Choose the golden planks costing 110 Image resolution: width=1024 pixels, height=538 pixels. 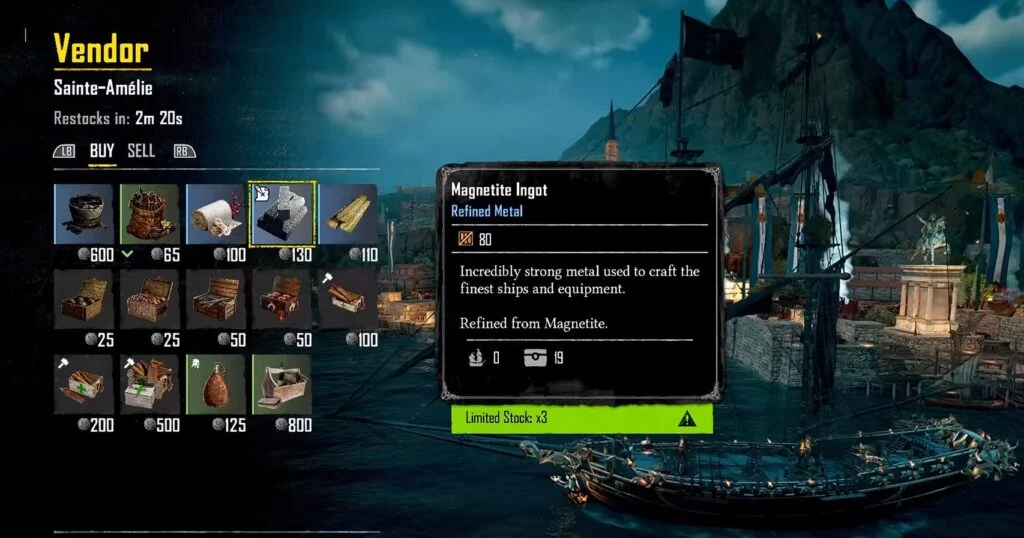tap(347, 213)
